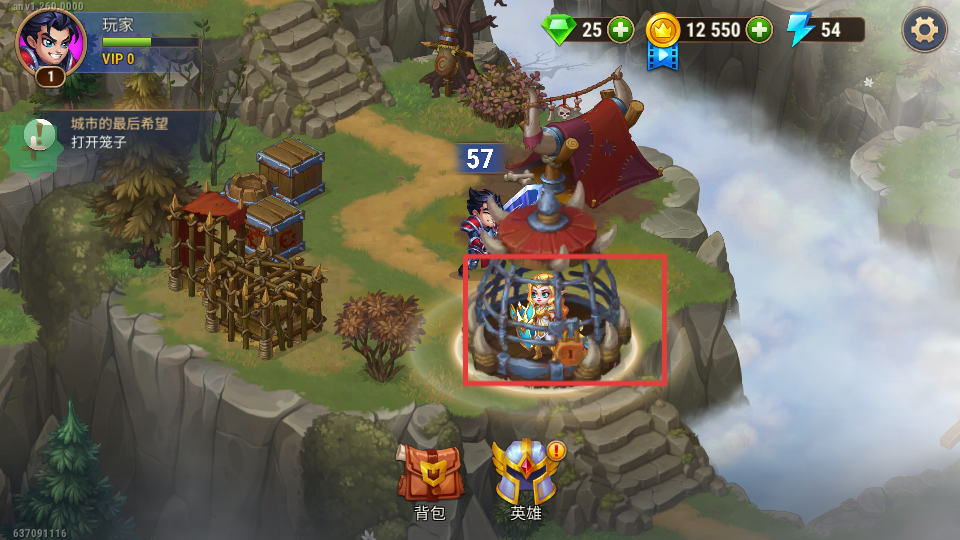The image size is (960, 540).
Task: Tap the highlighted cage to open it
Action: coord(564,319)
